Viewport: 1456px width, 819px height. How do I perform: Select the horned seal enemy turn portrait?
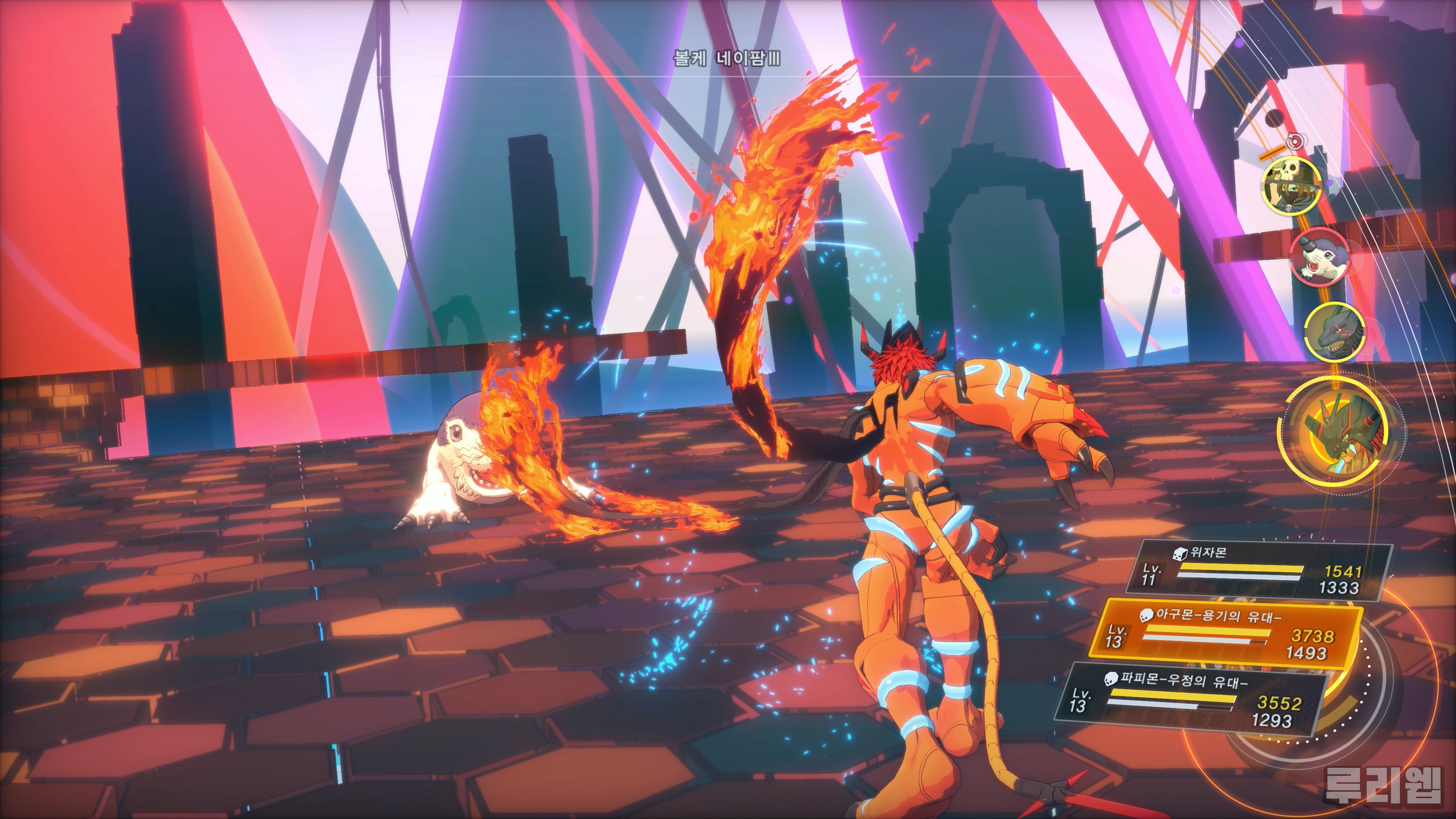(x=1318, y=257)
